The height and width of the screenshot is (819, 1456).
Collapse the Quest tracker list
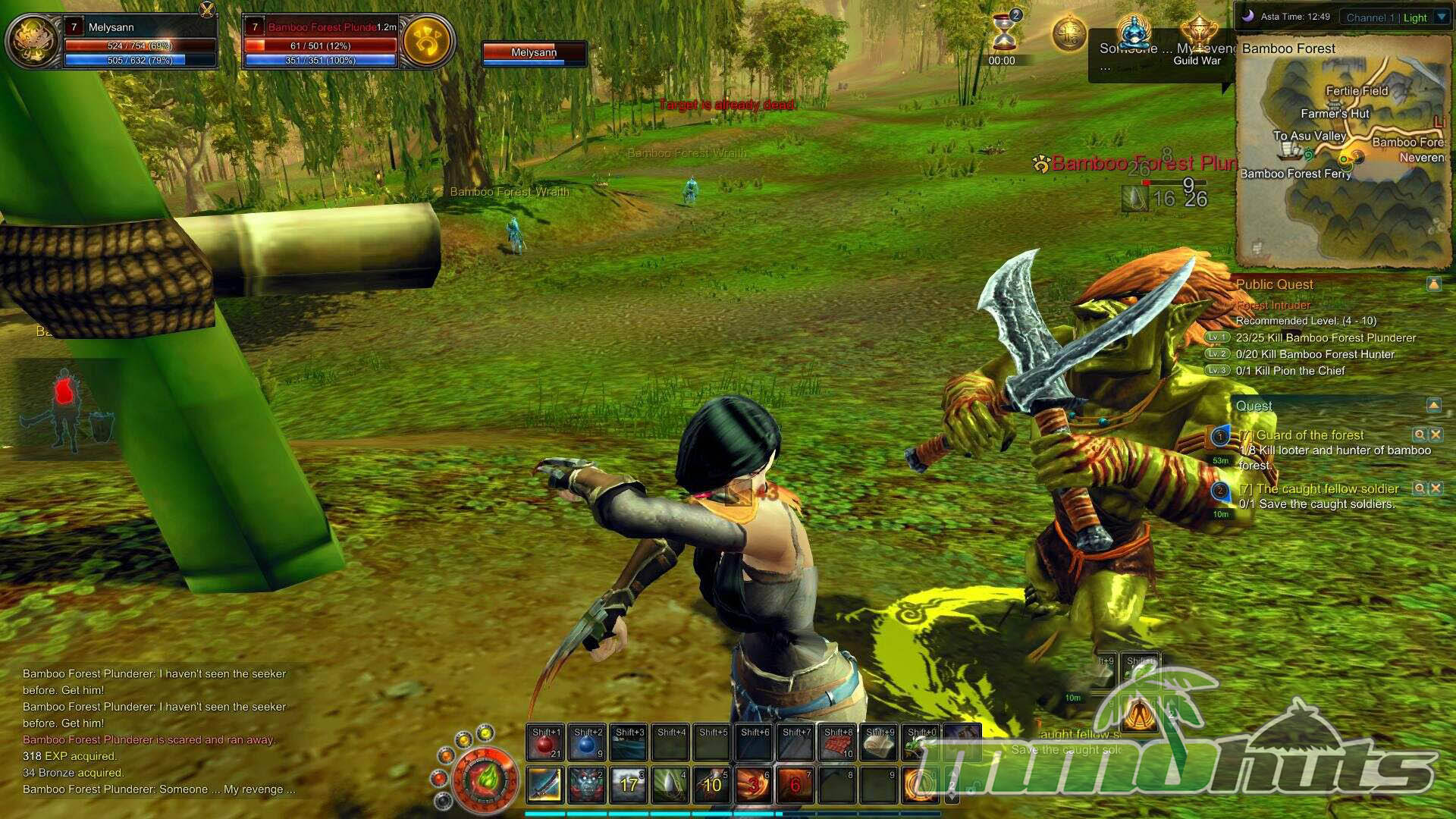pyautogui.click(x=1433, y=405)
